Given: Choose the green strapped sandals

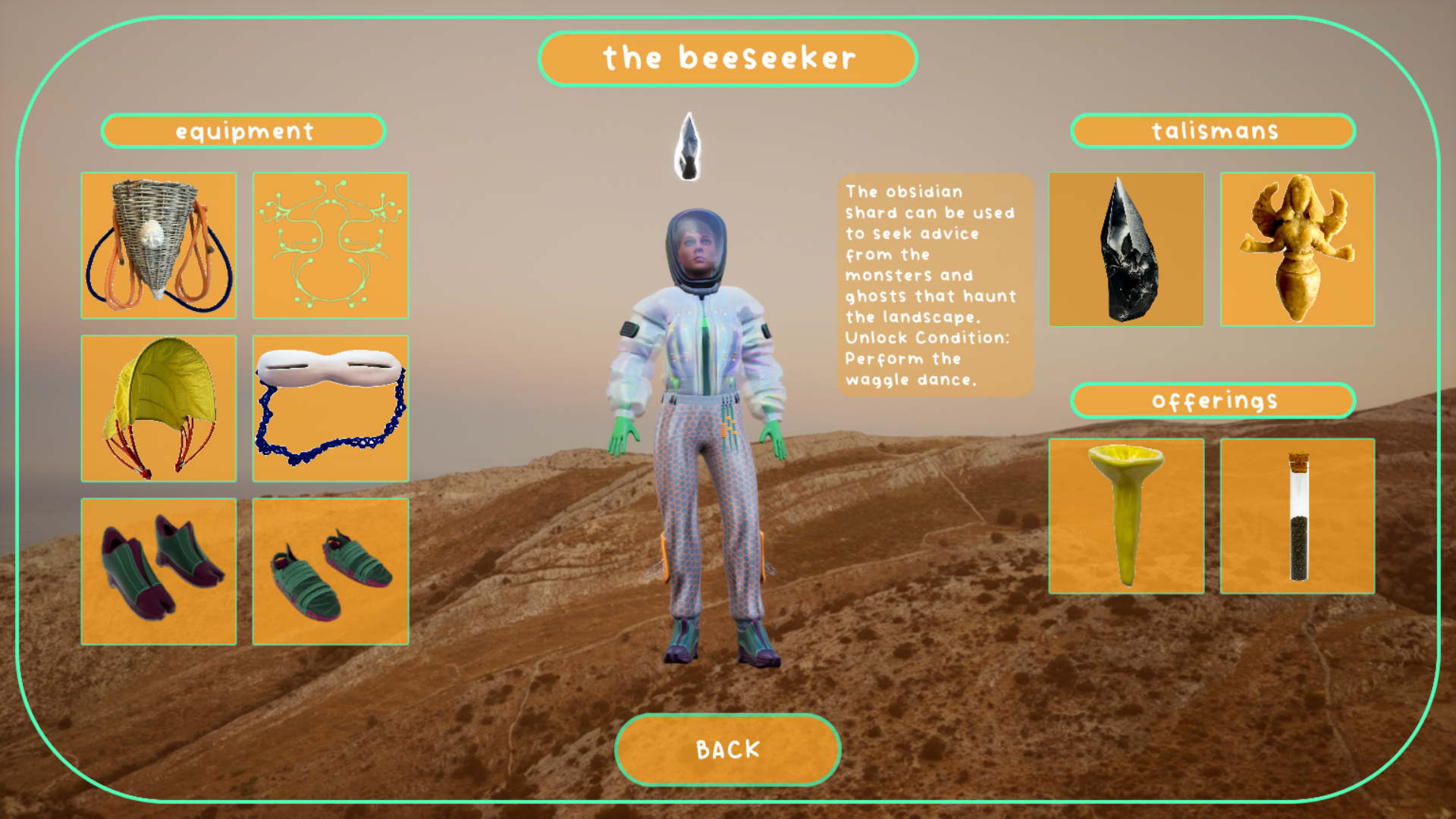Looking at the screenshot, I should point(330,571).
